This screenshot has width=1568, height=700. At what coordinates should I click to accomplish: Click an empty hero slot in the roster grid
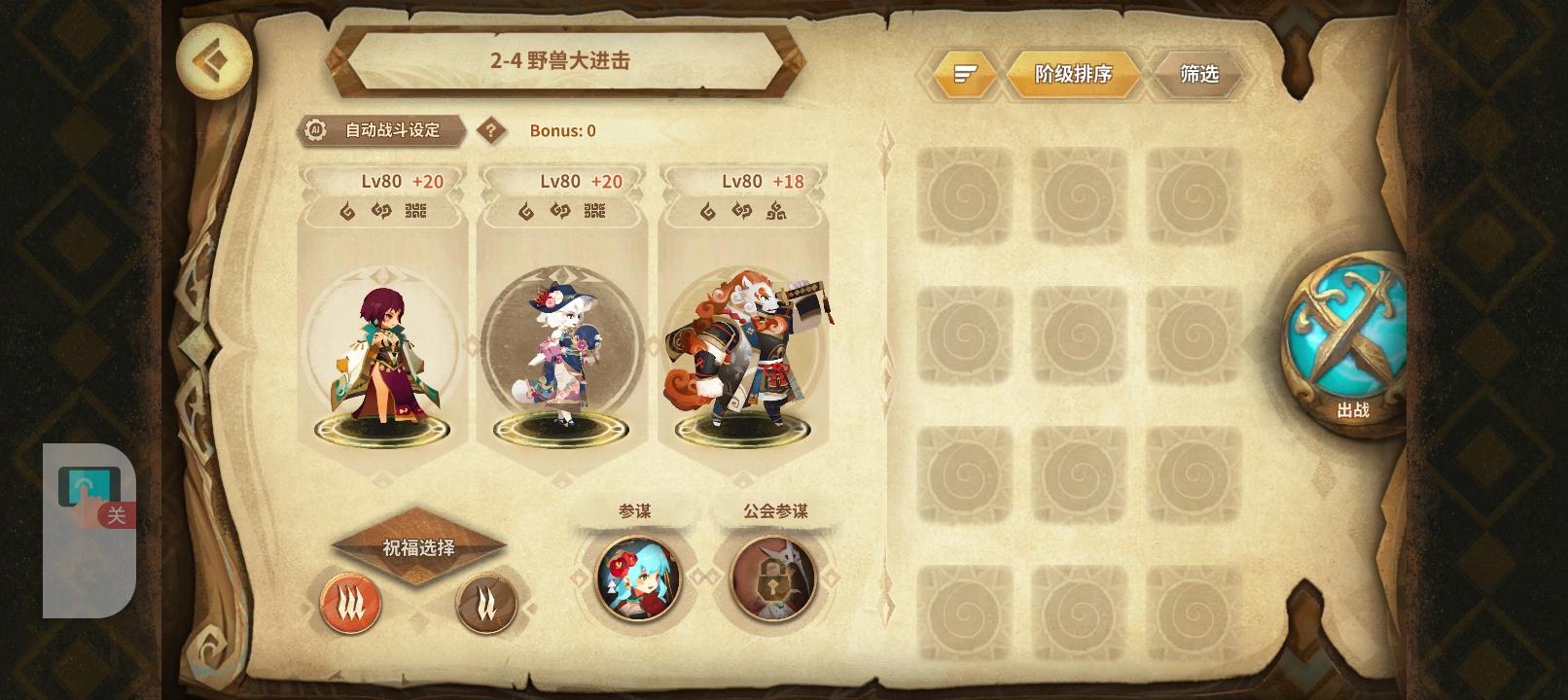pyautogui.click(x=965, y=194)
